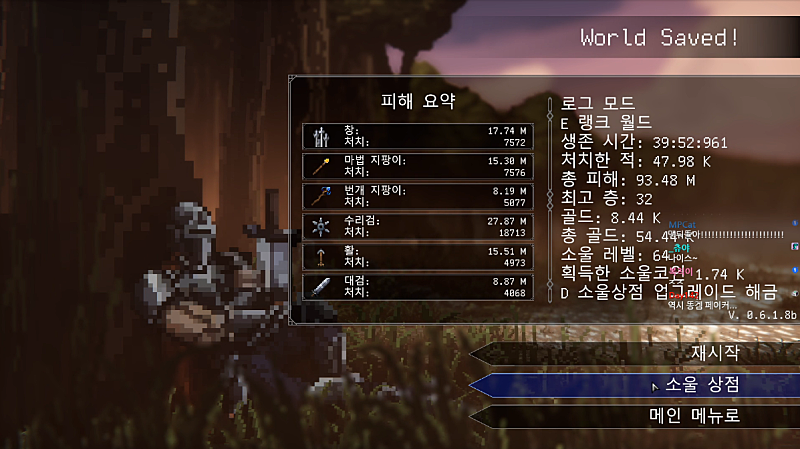Viewport: 800px width, 449px height.
Task: Select the 수리검 shuriken damage row
Action: pos(417,226)
